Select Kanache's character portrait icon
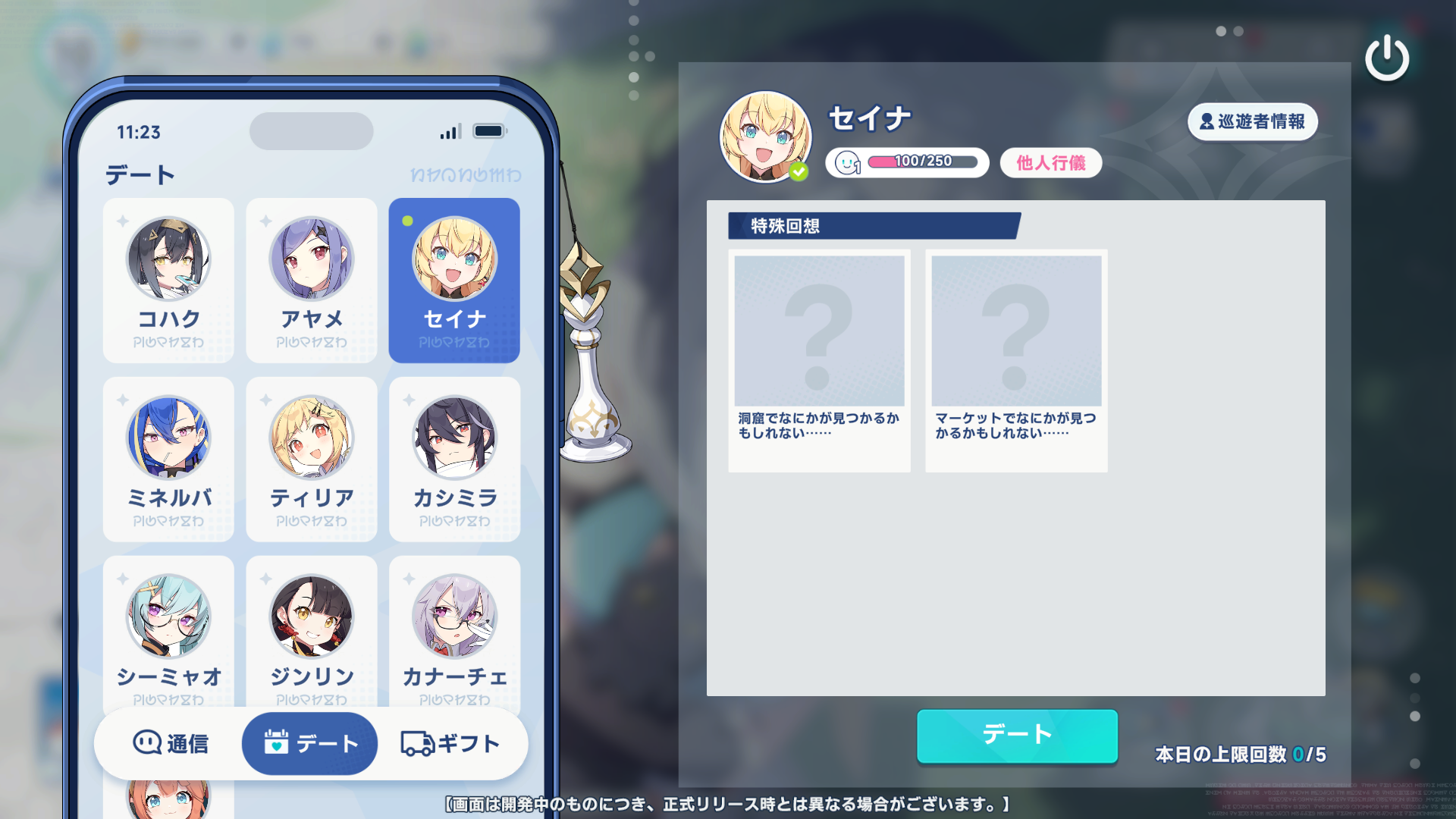Image resolution: width=1456 pixels, height=819 pixels. pos(453,617)
